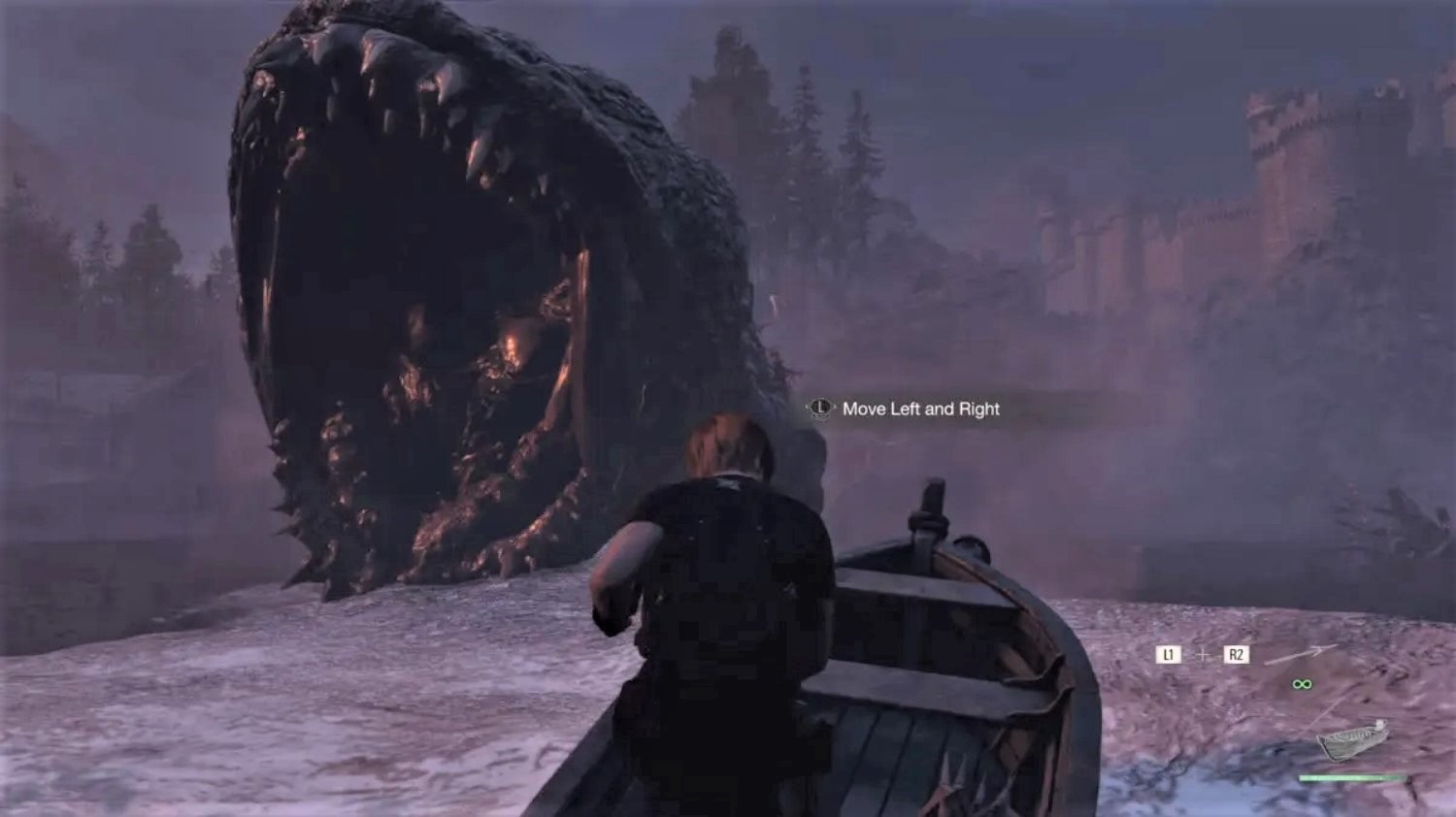Click the plus symbol between L1 and R2
This screenshot has height=817, width=1456.
click(x=1203, y=654)
